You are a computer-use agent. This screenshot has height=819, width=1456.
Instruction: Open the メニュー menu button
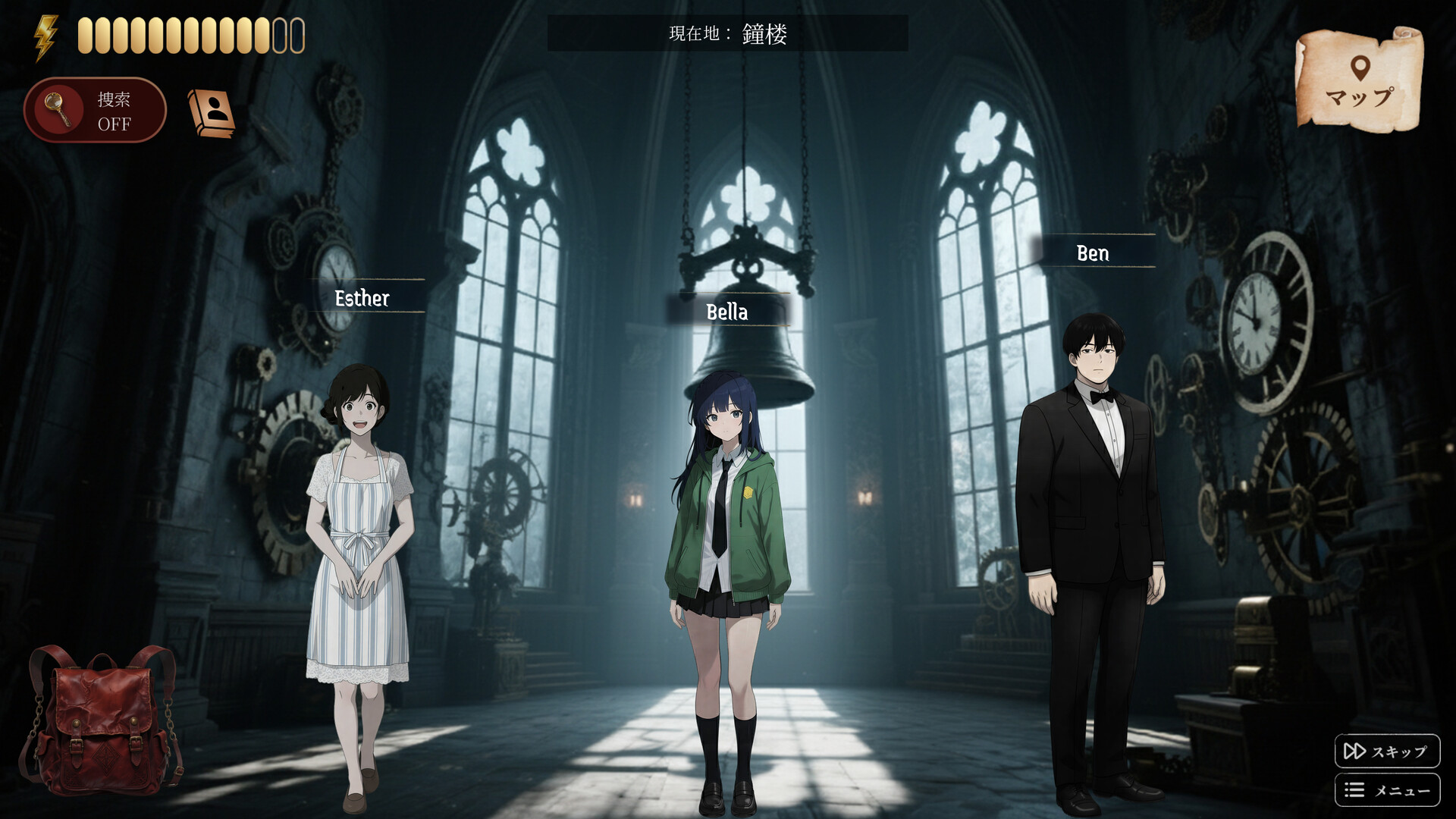(1386, 790)
